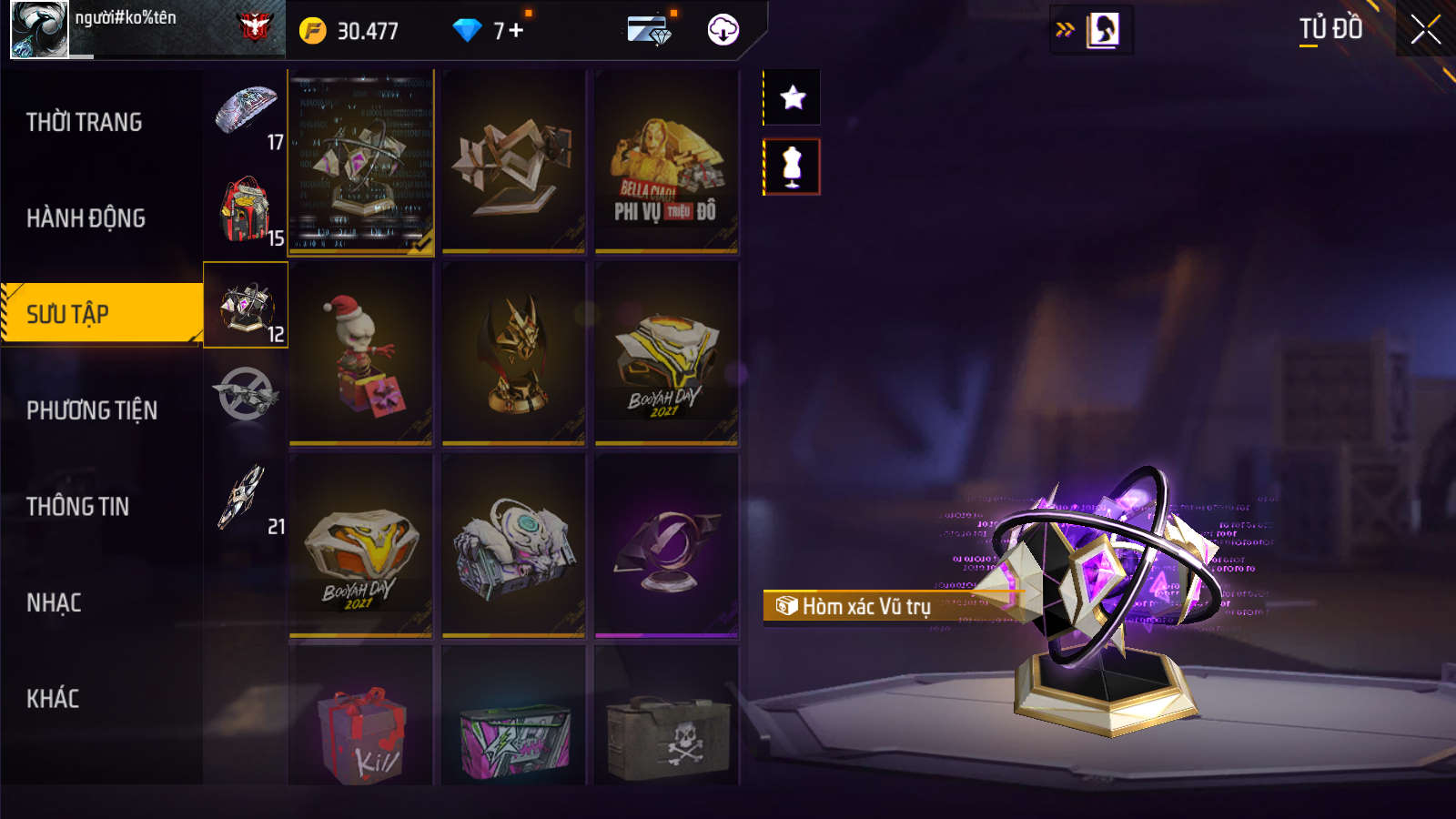The height and width of the screenshot is (819, 1456).
Task: Open the red backpack subcategory
Action: click(246, 209)
